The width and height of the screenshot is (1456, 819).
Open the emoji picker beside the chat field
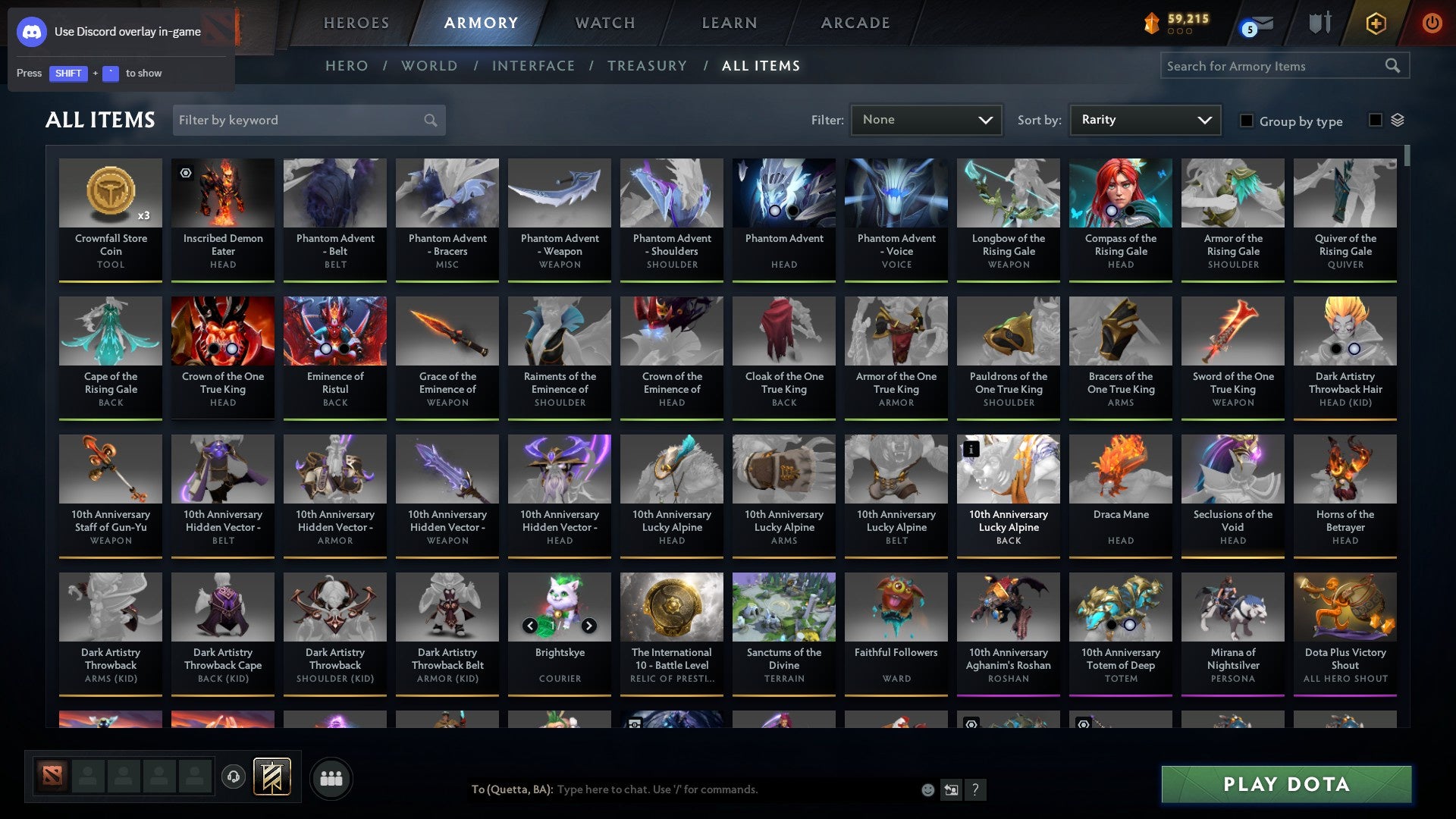[x=927, y=789]
